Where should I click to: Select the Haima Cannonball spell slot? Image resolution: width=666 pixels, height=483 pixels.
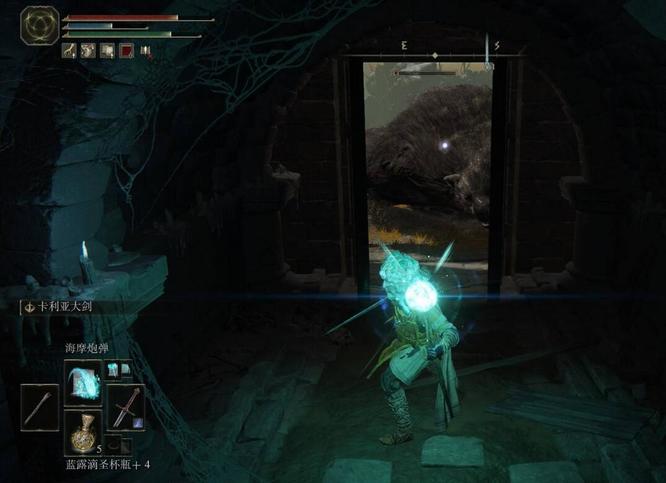click(83, 382)
